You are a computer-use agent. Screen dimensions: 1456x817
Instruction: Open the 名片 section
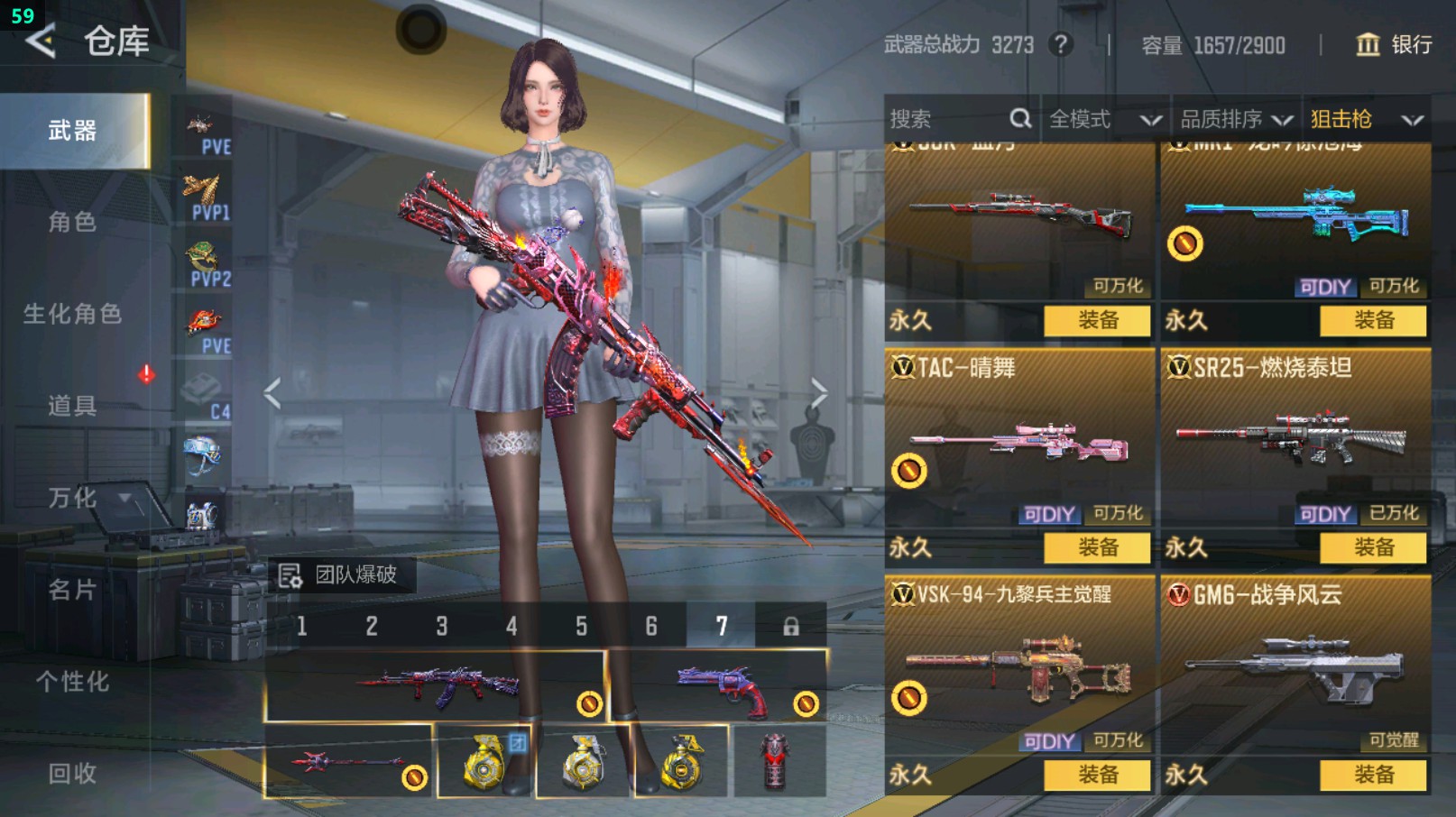(x=72, y=590)
